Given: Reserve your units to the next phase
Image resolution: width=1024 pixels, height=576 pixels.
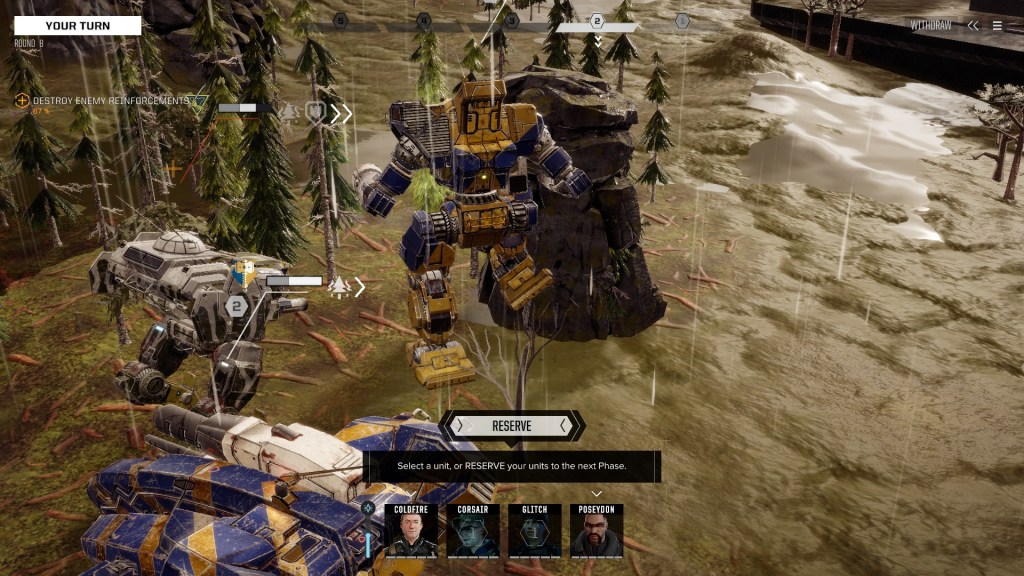Looking at the screenshot, I should point(511,426).
